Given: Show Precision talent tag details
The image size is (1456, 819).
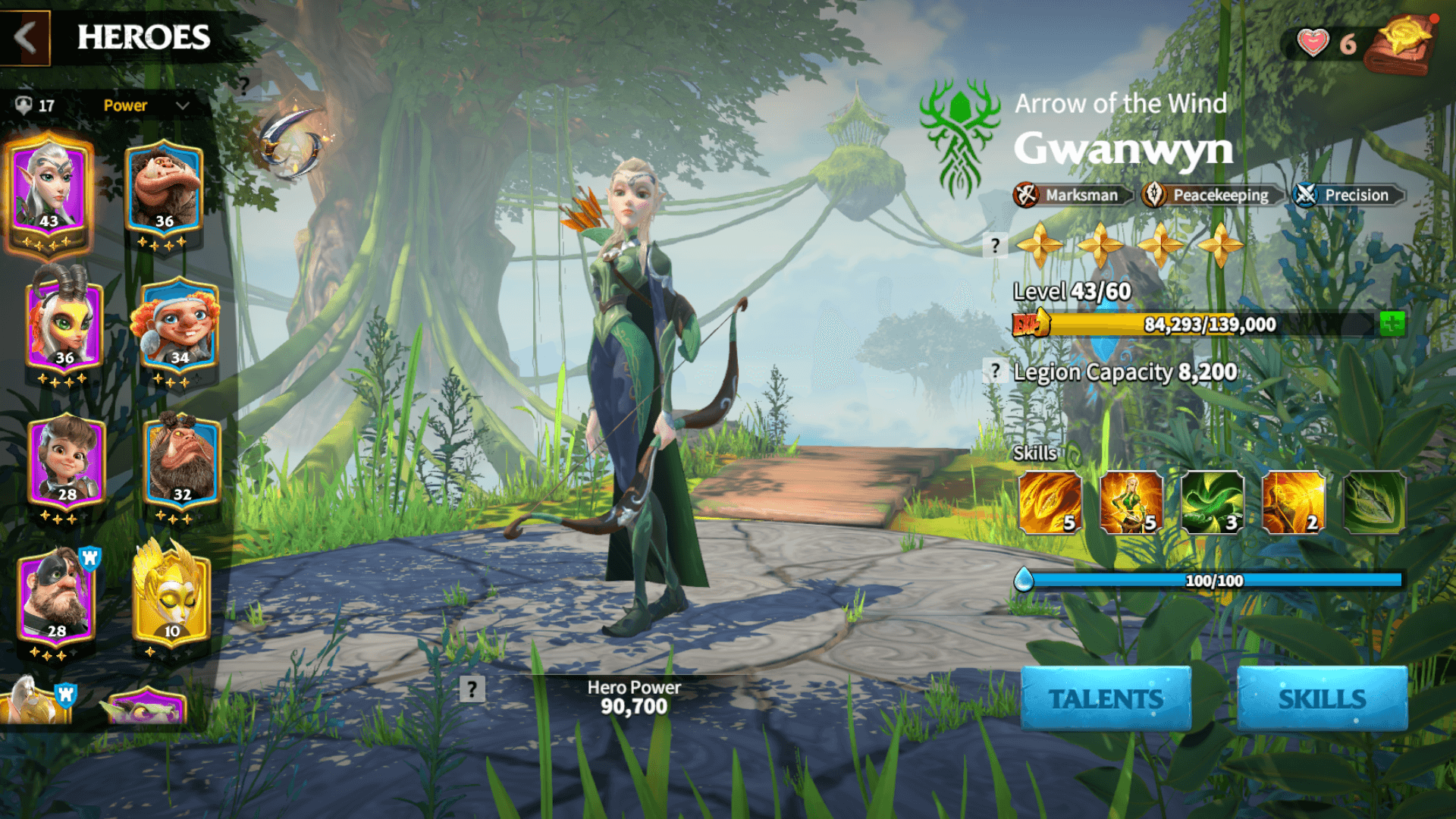Looking at the screenshot, I should tap(1347, 195).
